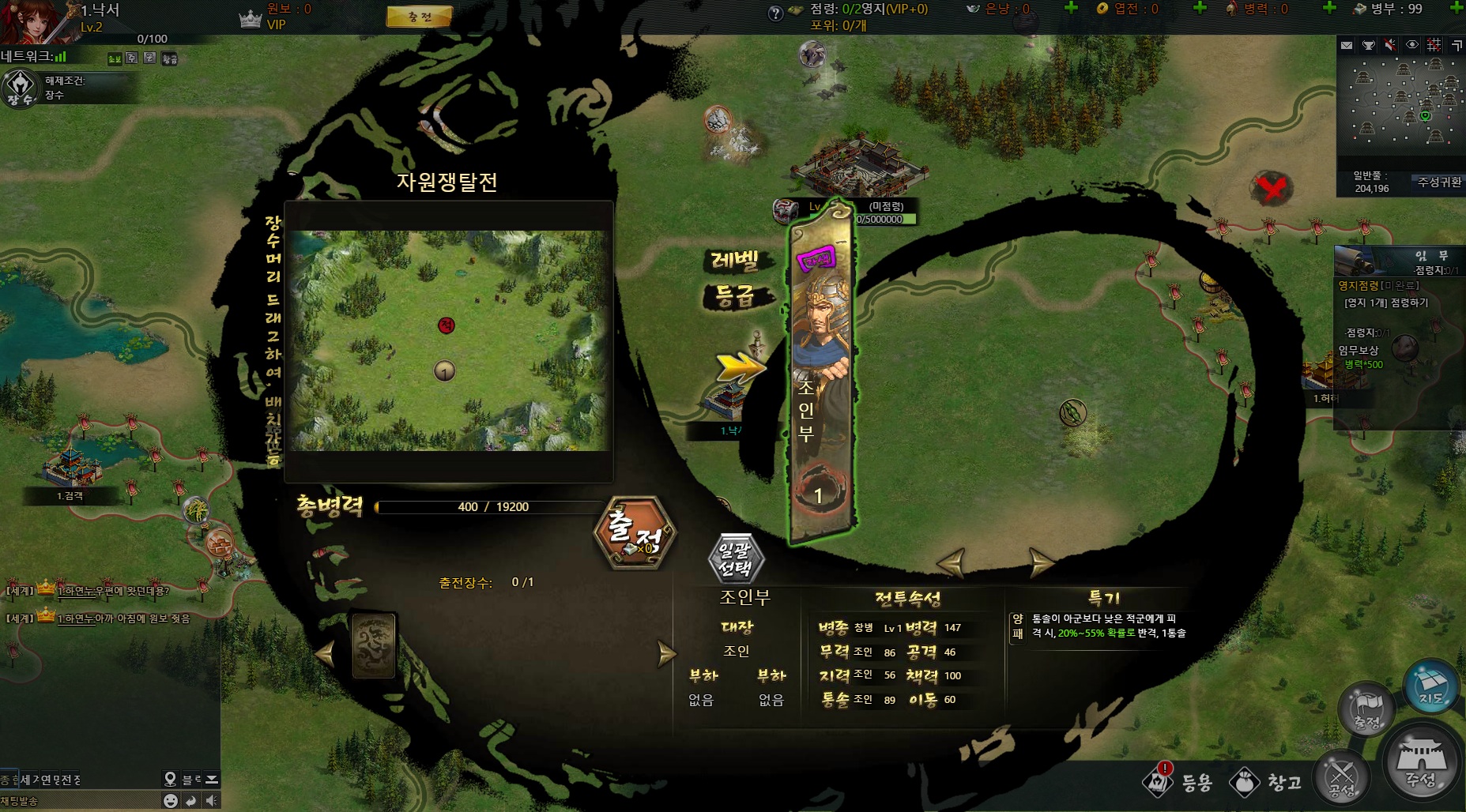Screen dimensions: 1466x812
Task: Open the 주성 main castle button
Action: click(1422, 763)
